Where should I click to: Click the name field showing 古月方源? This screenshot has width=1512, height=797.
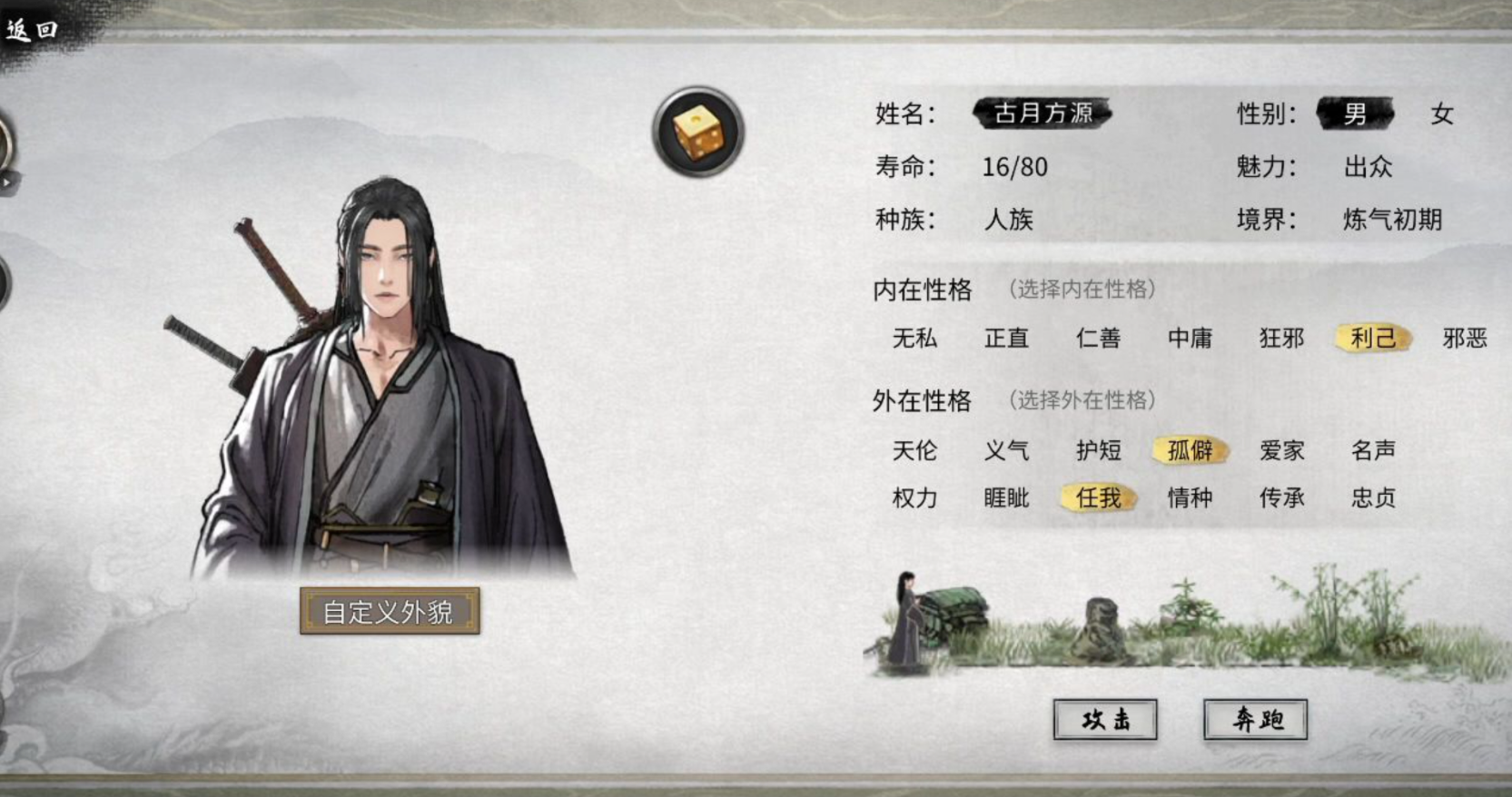coord(1041,113)
